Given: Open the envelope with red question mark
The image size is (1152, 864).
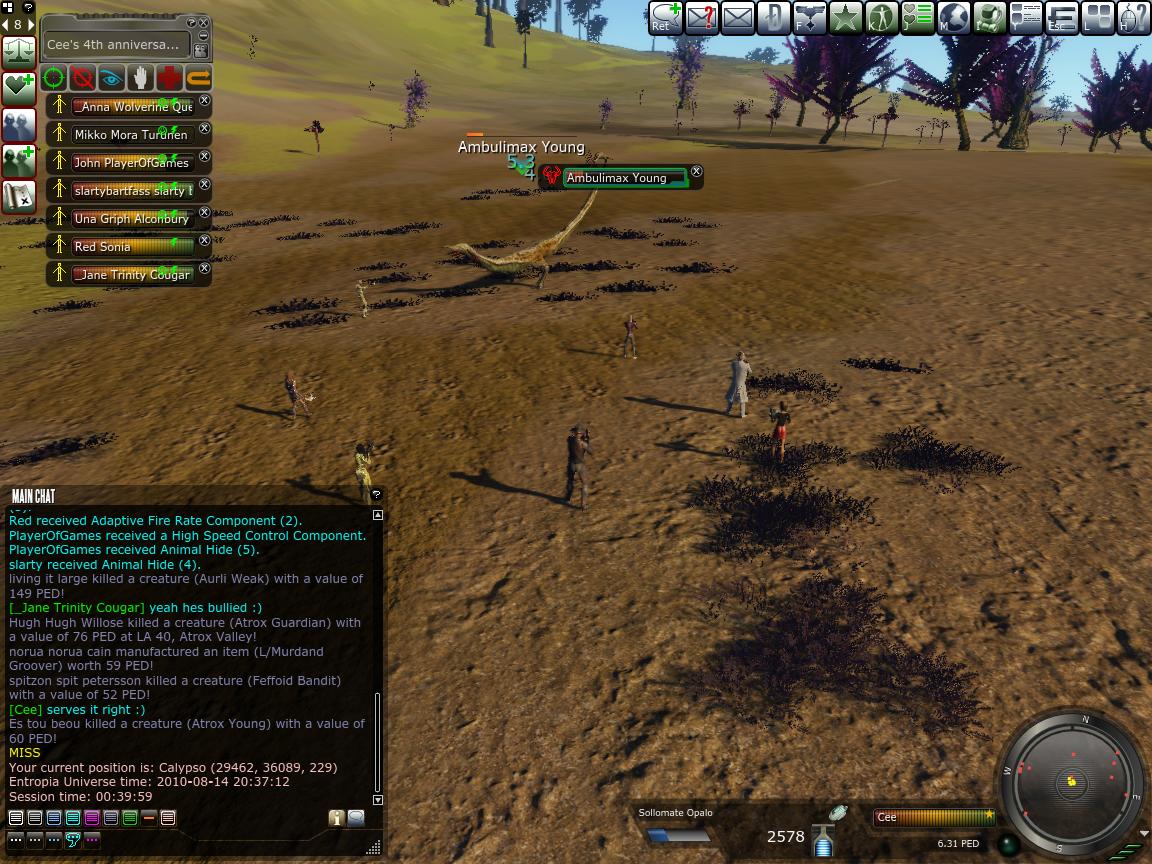Looking at the screenshot, I should [x=701, y=18].
